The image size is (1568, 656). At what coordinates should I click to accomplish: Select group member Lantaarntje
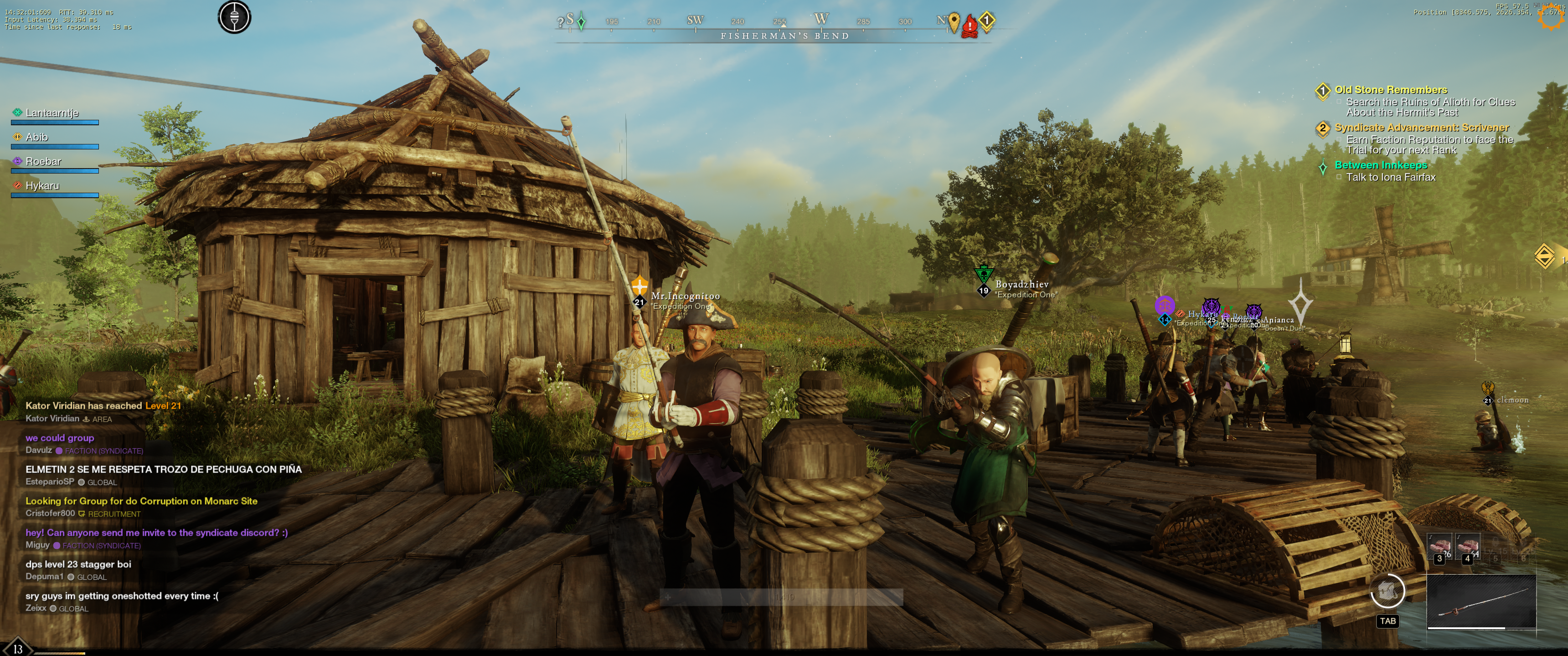point(52,113)
